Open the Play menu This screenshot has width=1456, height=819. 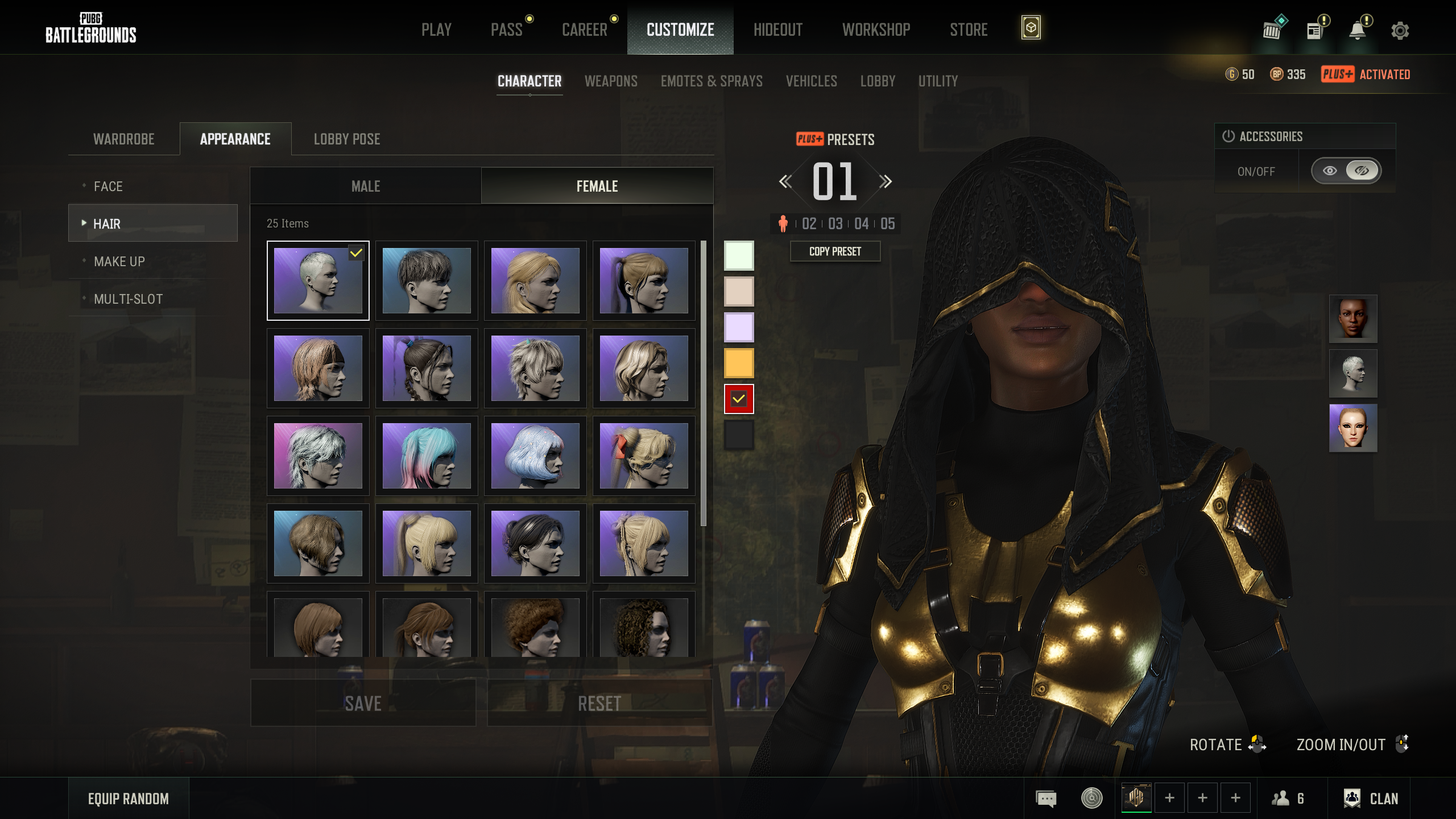pyautogui.click(x=436, y=30)
